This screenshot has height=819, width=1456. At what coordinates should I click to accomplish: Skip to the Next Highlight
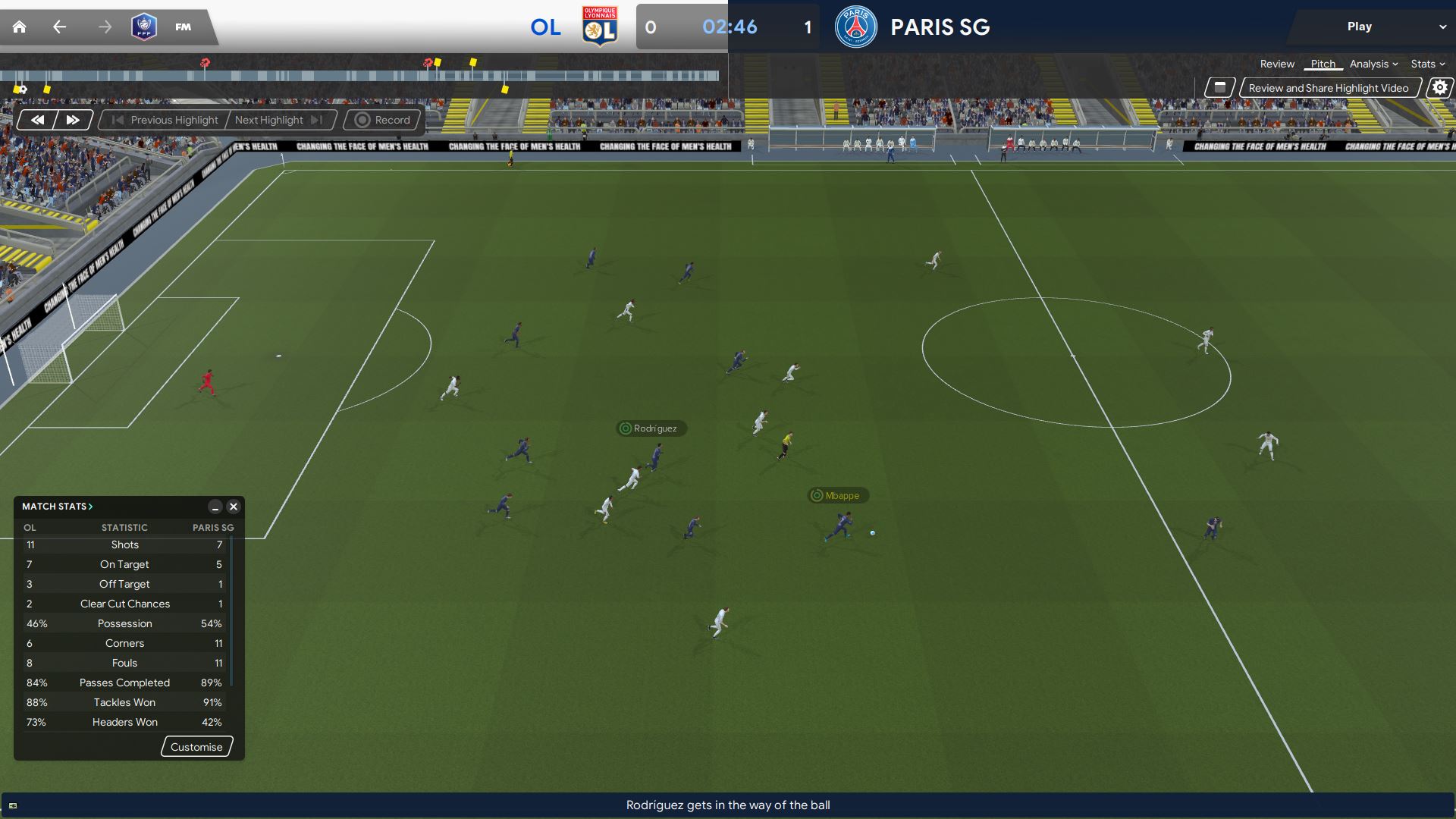click(x=278, y=120)
